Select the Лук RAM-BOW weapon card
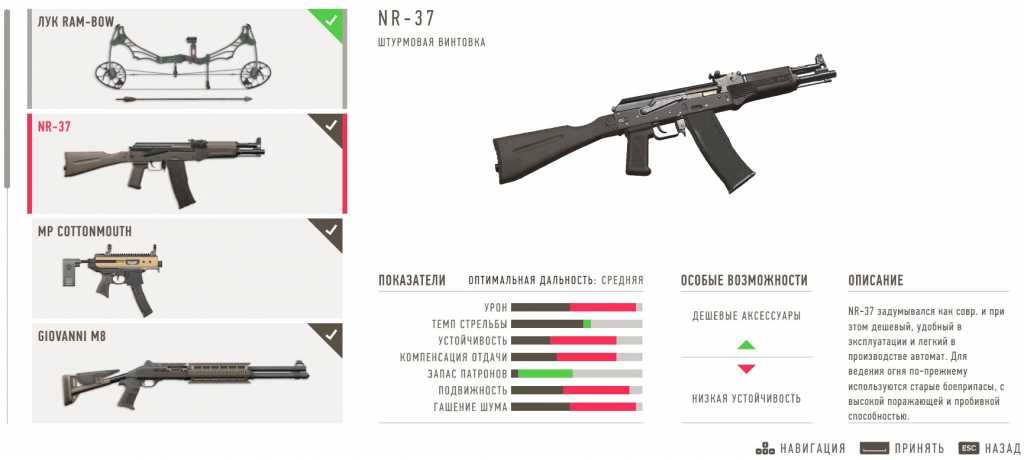Viewport: 1024px width, 460px height. tap(188, 58)
